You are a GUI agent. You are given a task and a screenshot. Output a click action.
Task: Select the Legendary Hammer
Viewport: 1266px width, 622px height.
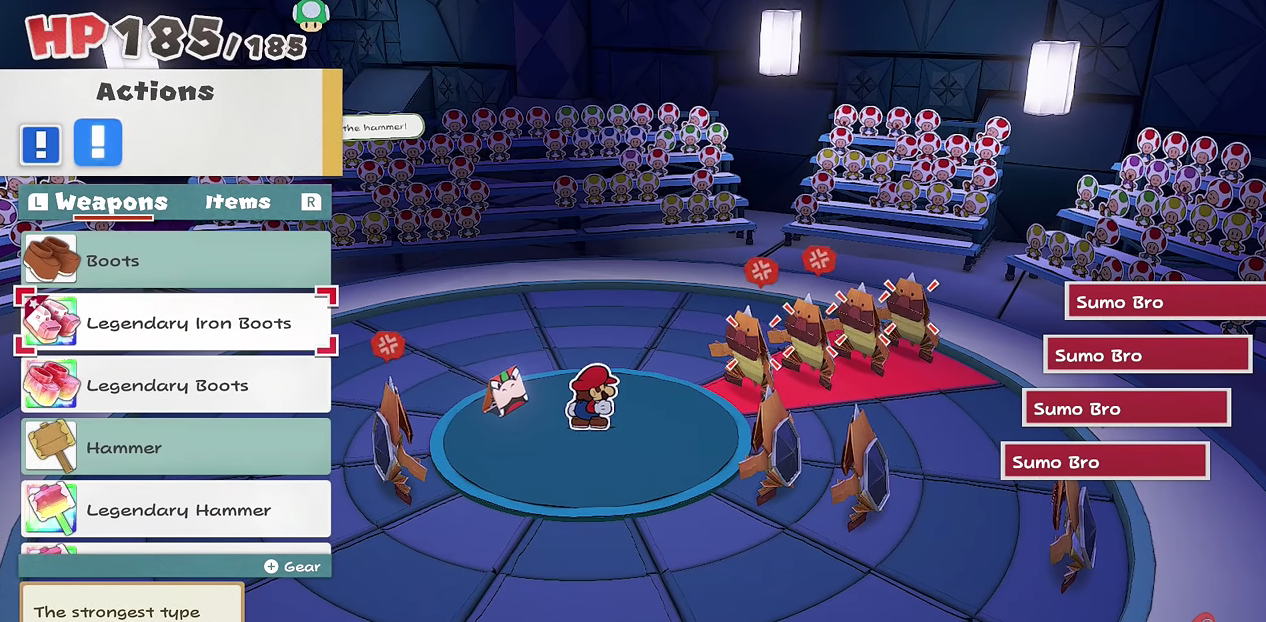click(x=176, y=510)
